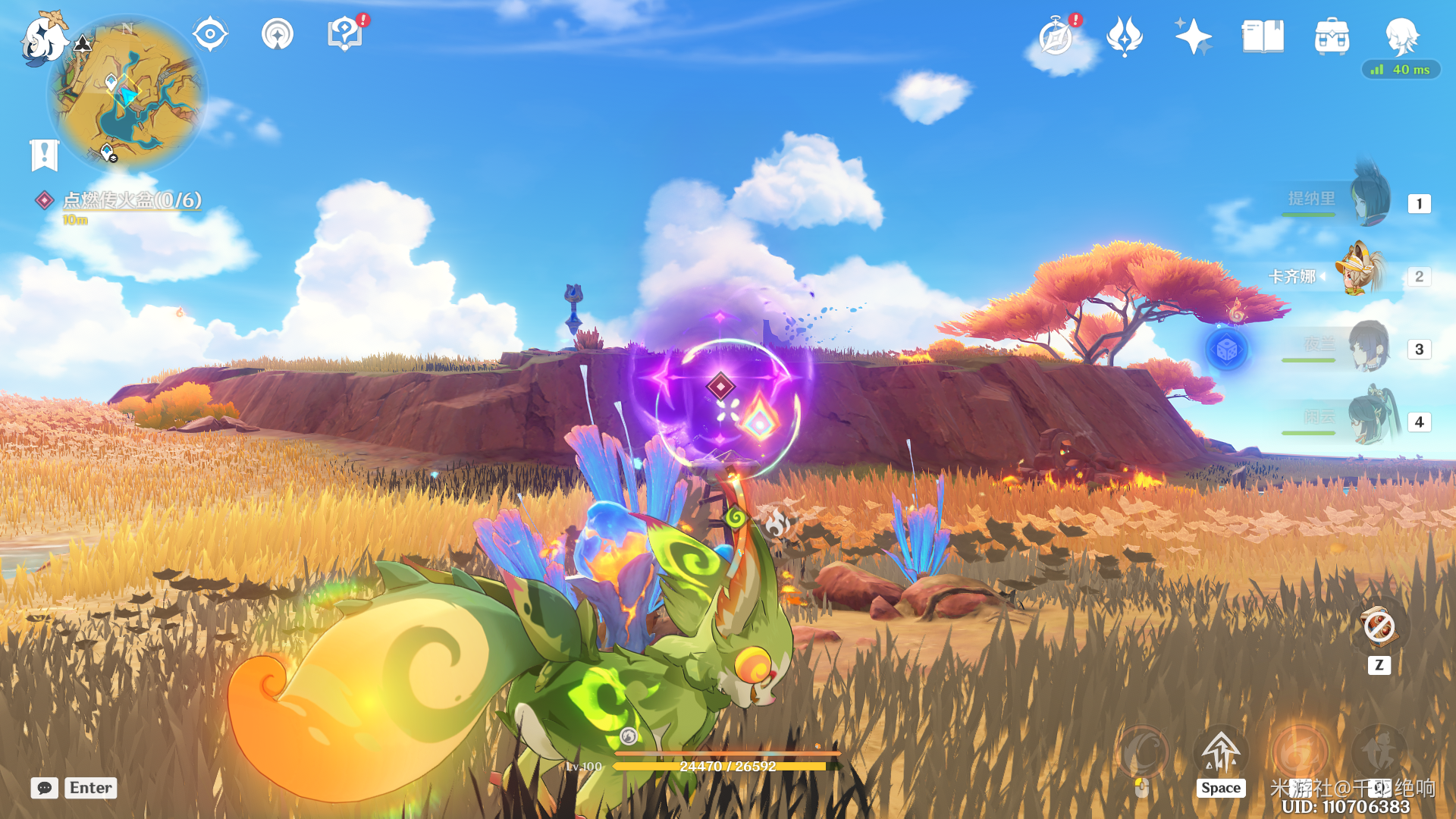
Task: Open the quest banner with exclamation mark
Action: click(x=45, y=155)
